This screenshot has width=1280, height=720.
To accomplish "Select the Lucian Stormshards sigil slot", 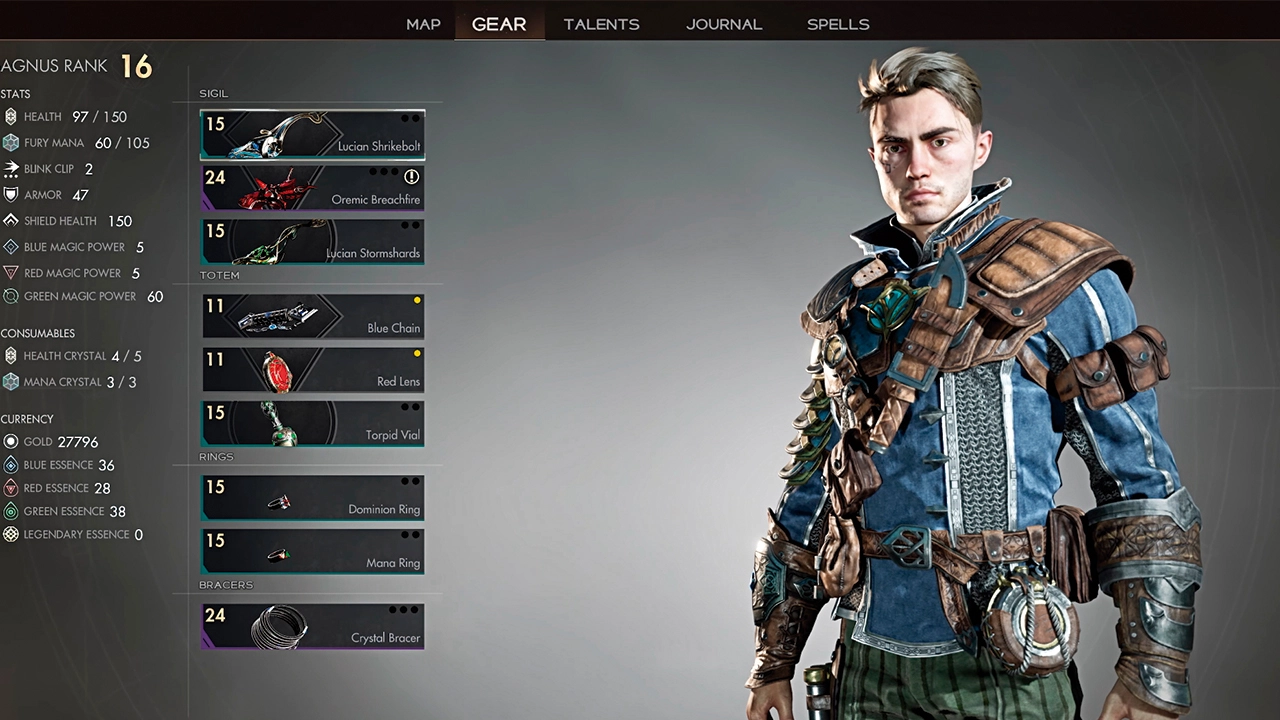I will click(x=312, y=242).
